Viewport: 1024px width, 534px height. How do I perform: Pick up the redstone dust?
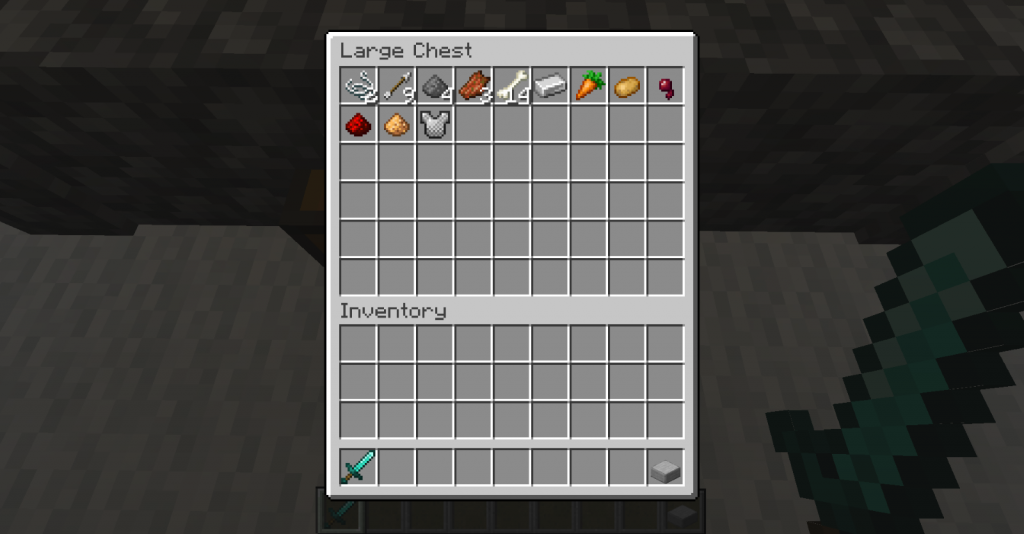358,124
